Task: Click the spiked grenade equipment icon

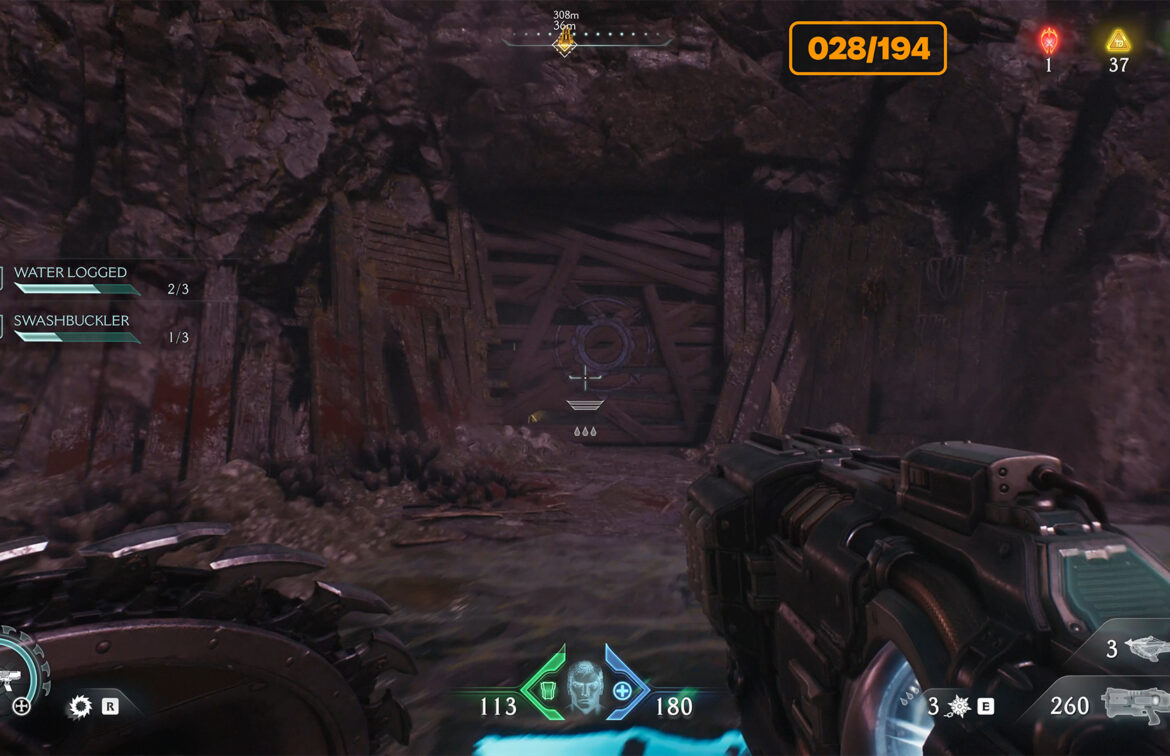Action: coord(958,707)
